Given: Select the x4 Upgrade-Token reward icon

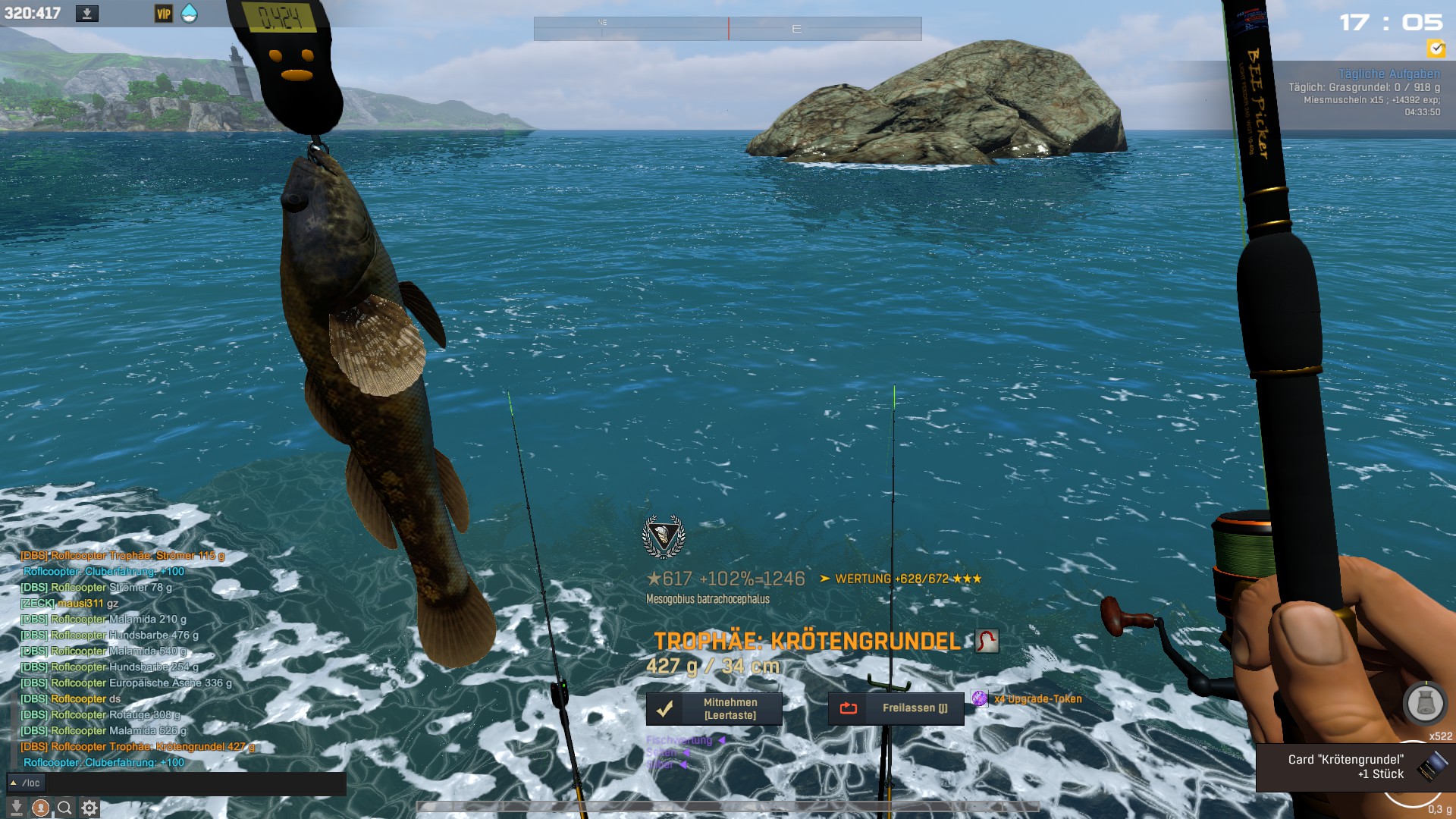Looking at the screenshot, I should point(980,698).
